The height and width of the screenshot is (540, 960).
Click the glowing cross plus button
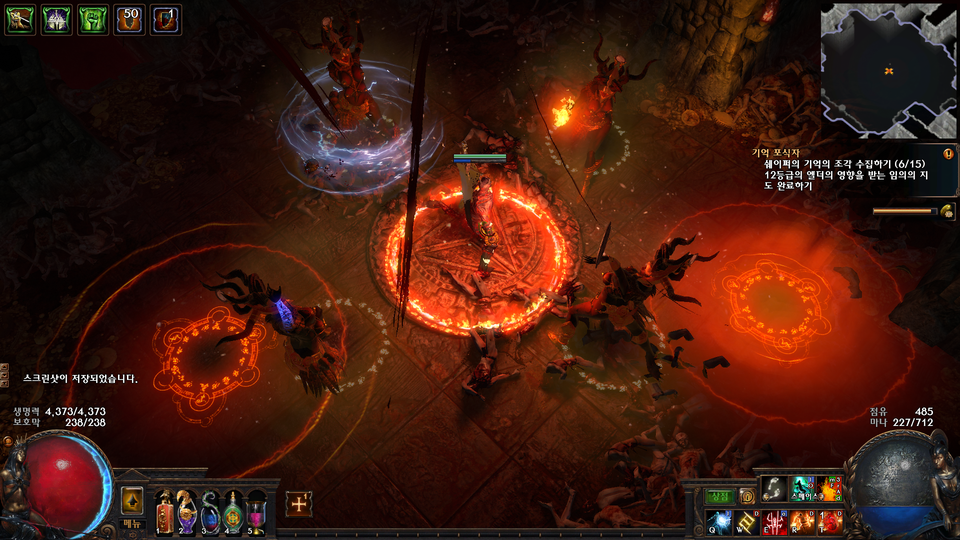298,504
